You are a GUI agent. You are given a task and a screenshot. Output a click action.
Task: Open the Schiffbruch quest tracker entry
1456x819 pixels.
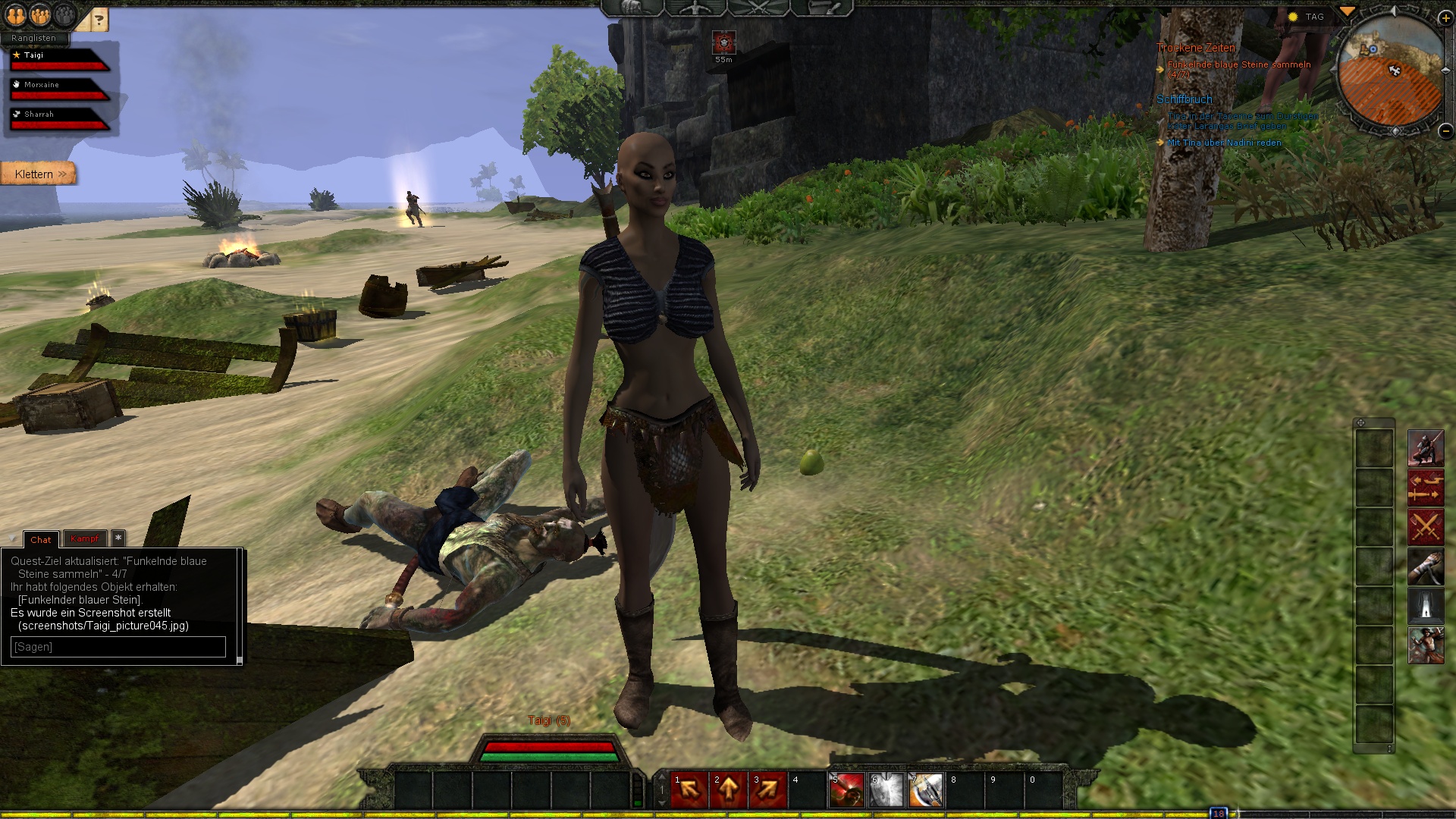click(x=1184, y=99)
